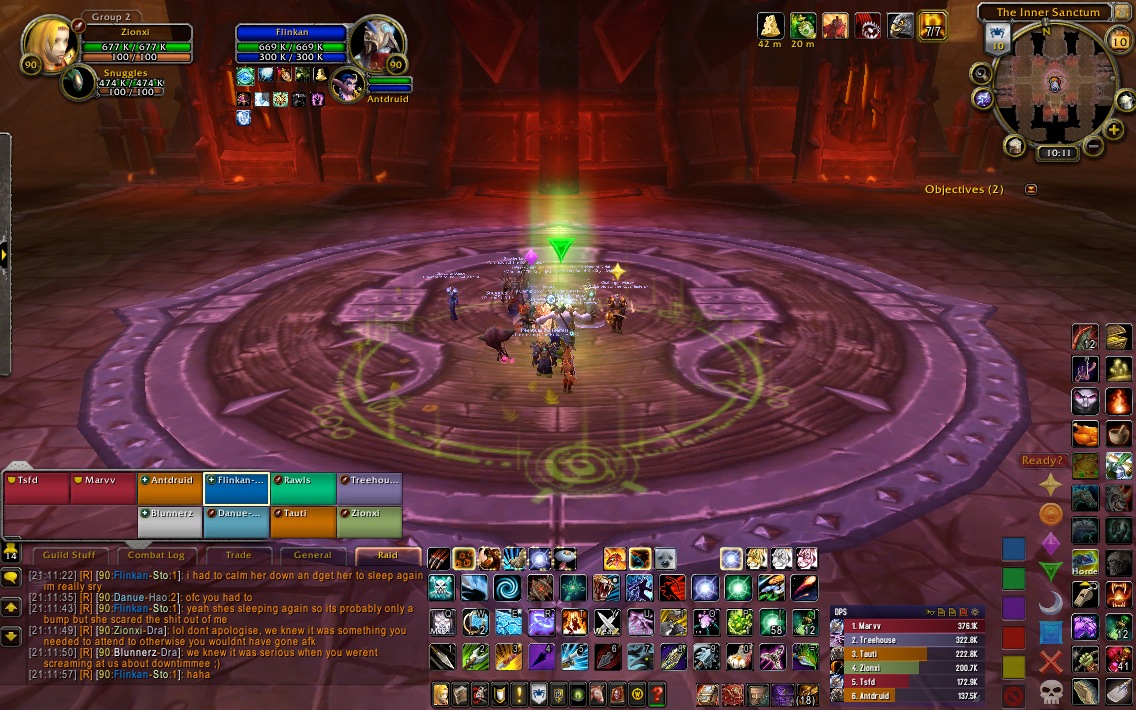
Task: Choose the red X raid marker
Action: point(1050,660)
